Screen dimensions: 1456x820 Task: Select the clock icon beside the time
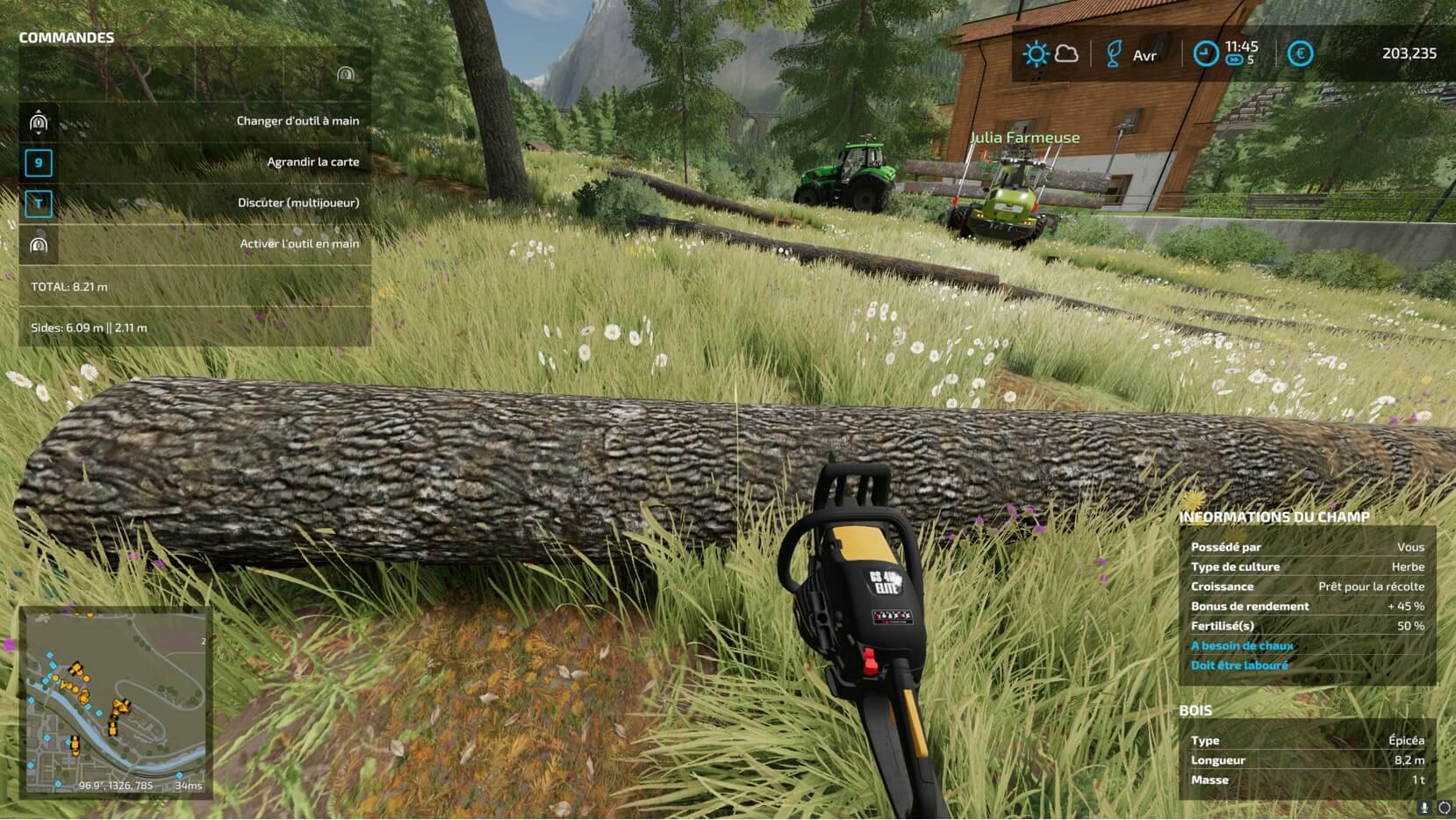click(1206, 54)
